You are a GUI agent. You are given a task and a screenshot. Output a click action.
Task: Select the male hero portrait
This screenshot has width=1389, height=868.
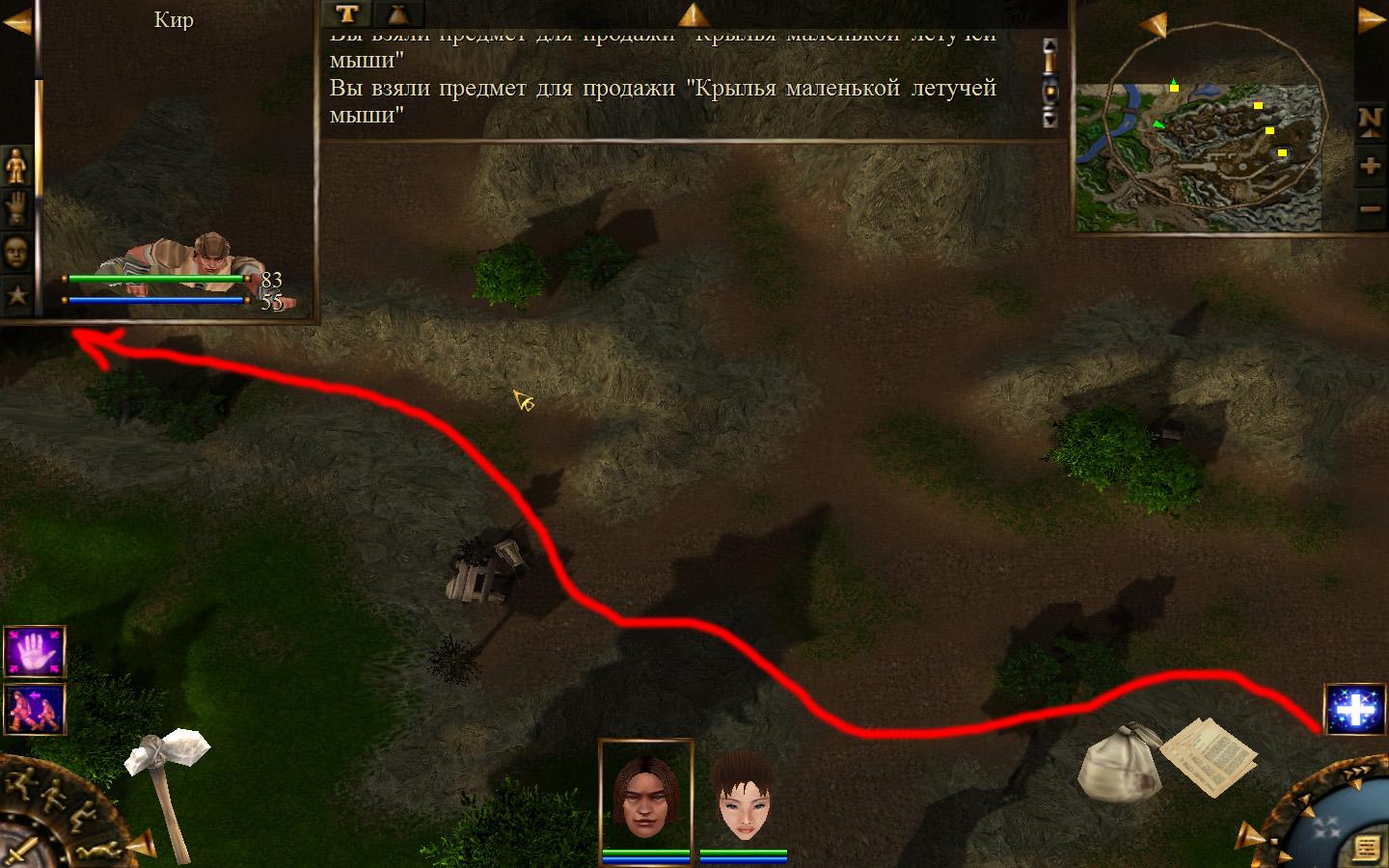point(645,795)
